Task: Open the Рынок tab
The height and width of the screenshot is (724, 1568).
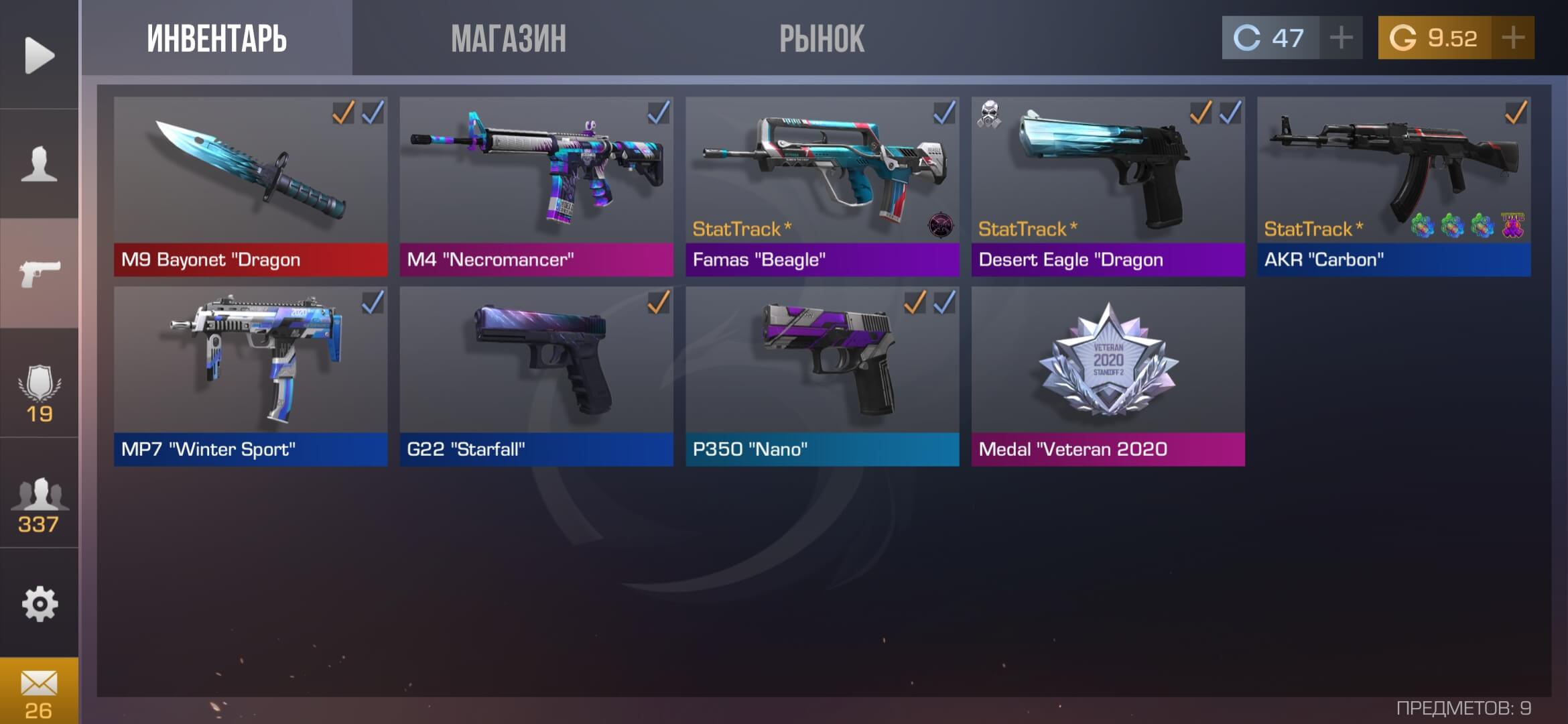Action: (822, 38)
